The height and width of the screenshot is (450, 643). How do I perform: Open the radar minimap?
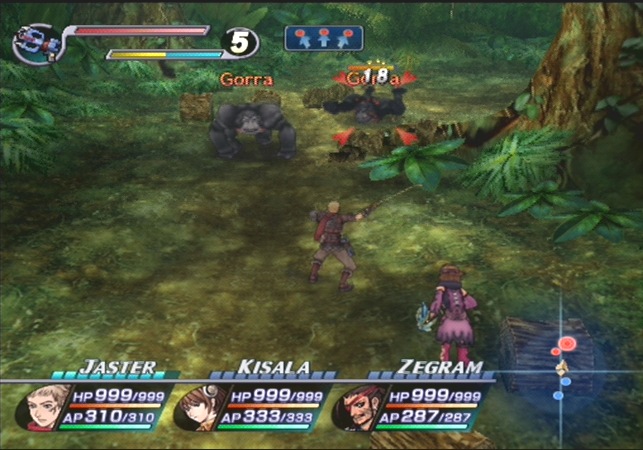[x=563, y=365]
